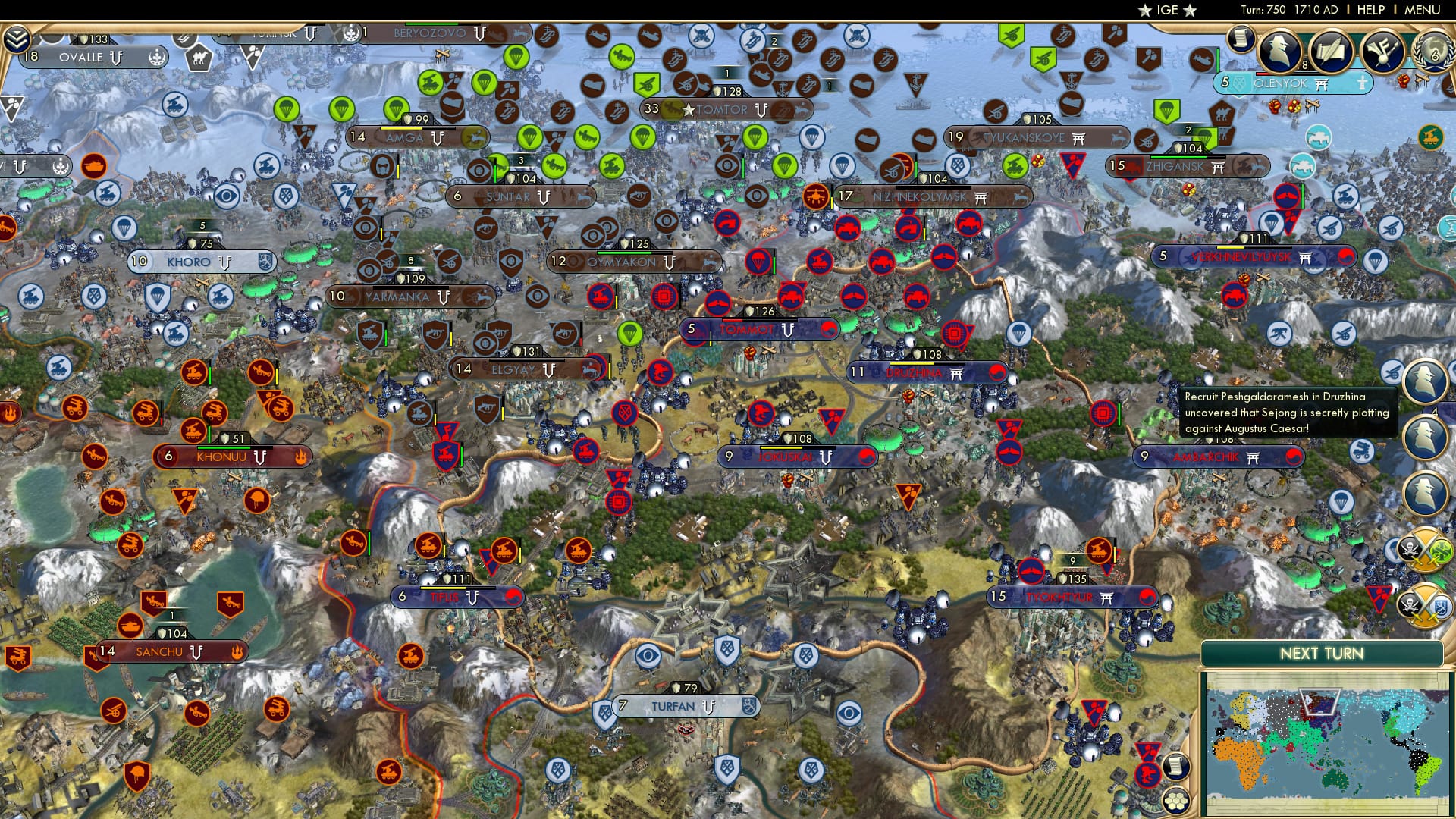The width and height of the screenshot is (1456, 819).
Task: Open the notification log scroll icon
Action: coord(1241,39)
